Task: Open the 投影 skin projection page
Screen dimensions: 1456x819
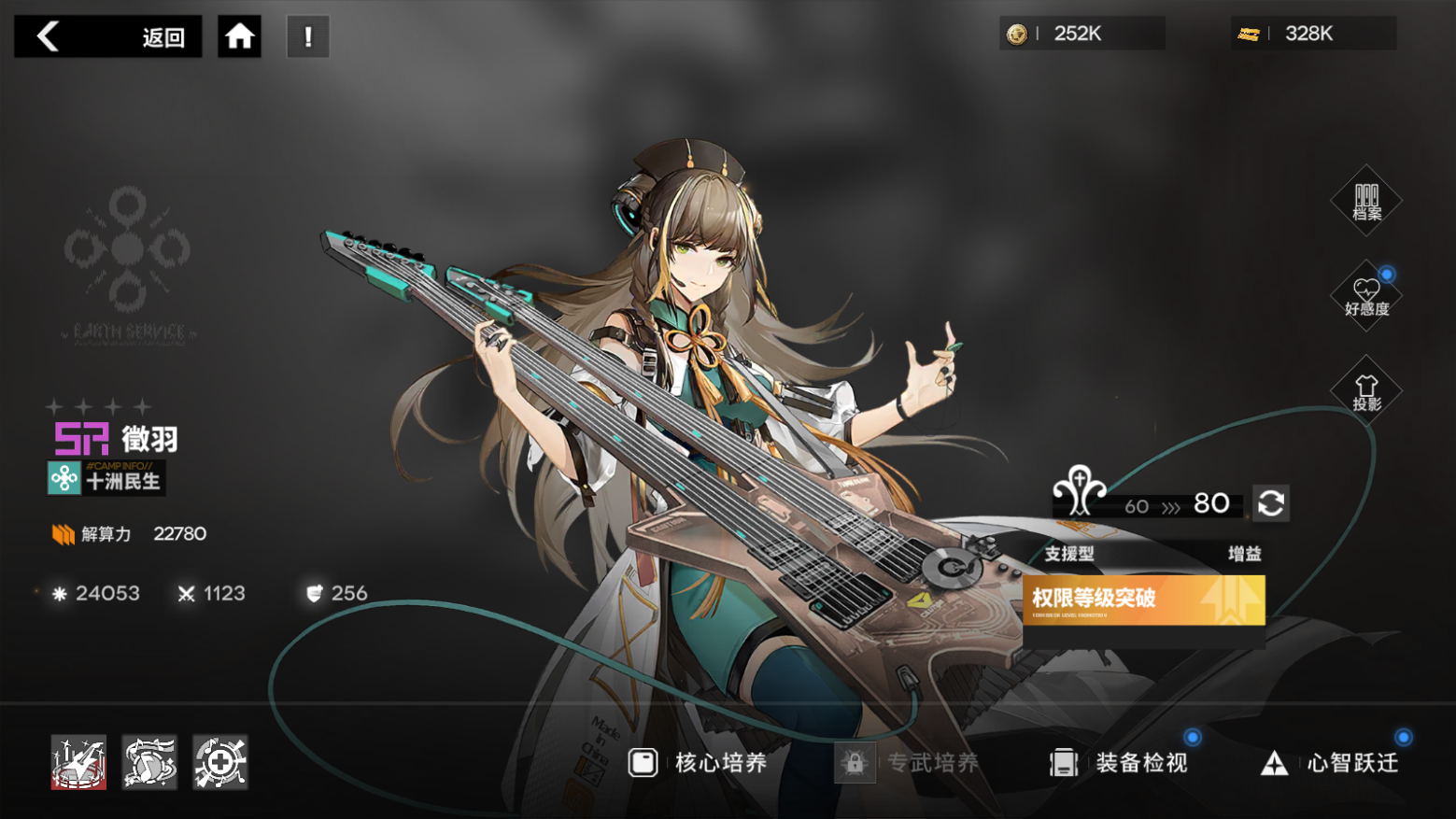Action: tap(1366, 391)
